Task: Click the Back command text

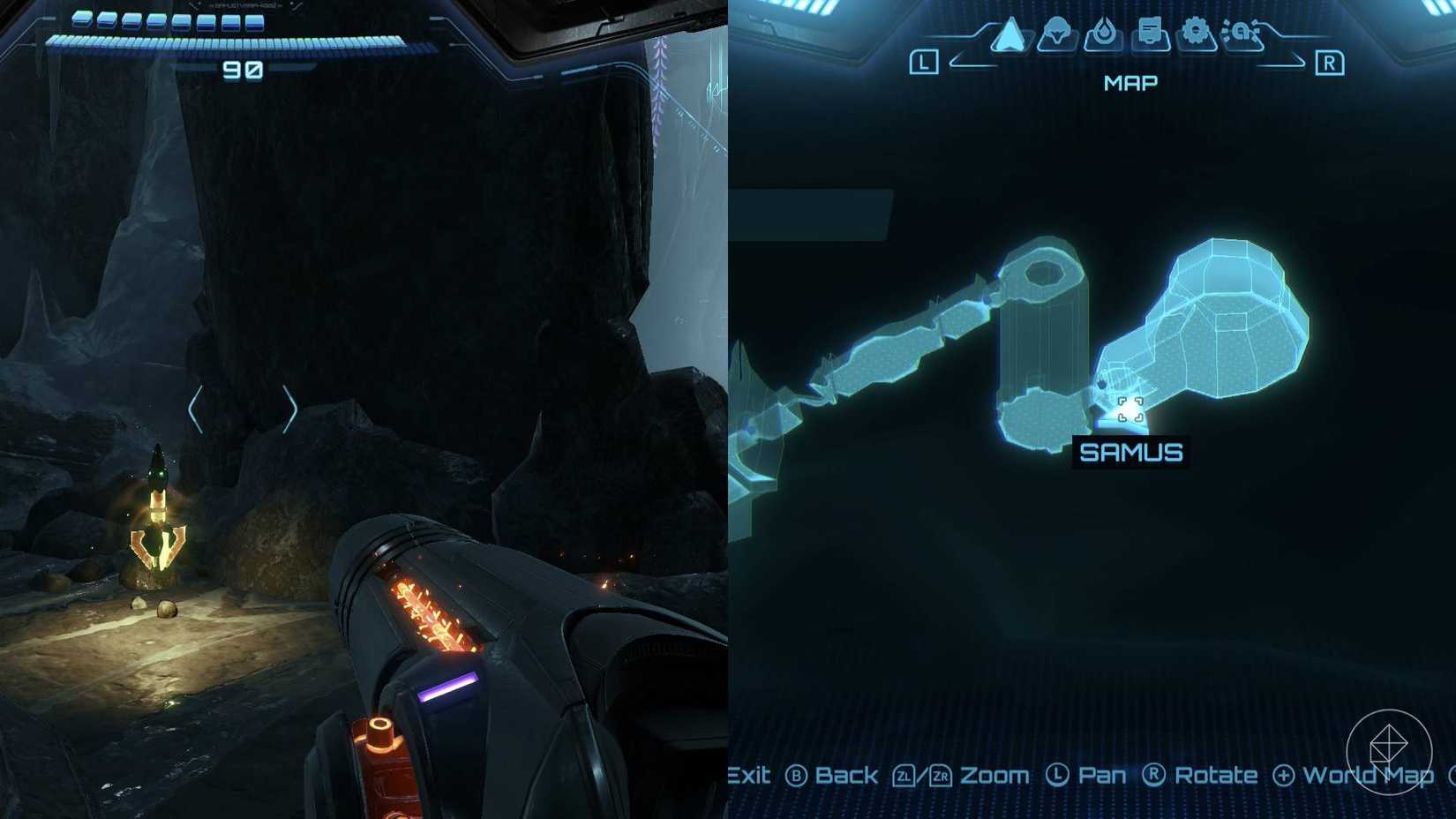Action: [845, 775]
